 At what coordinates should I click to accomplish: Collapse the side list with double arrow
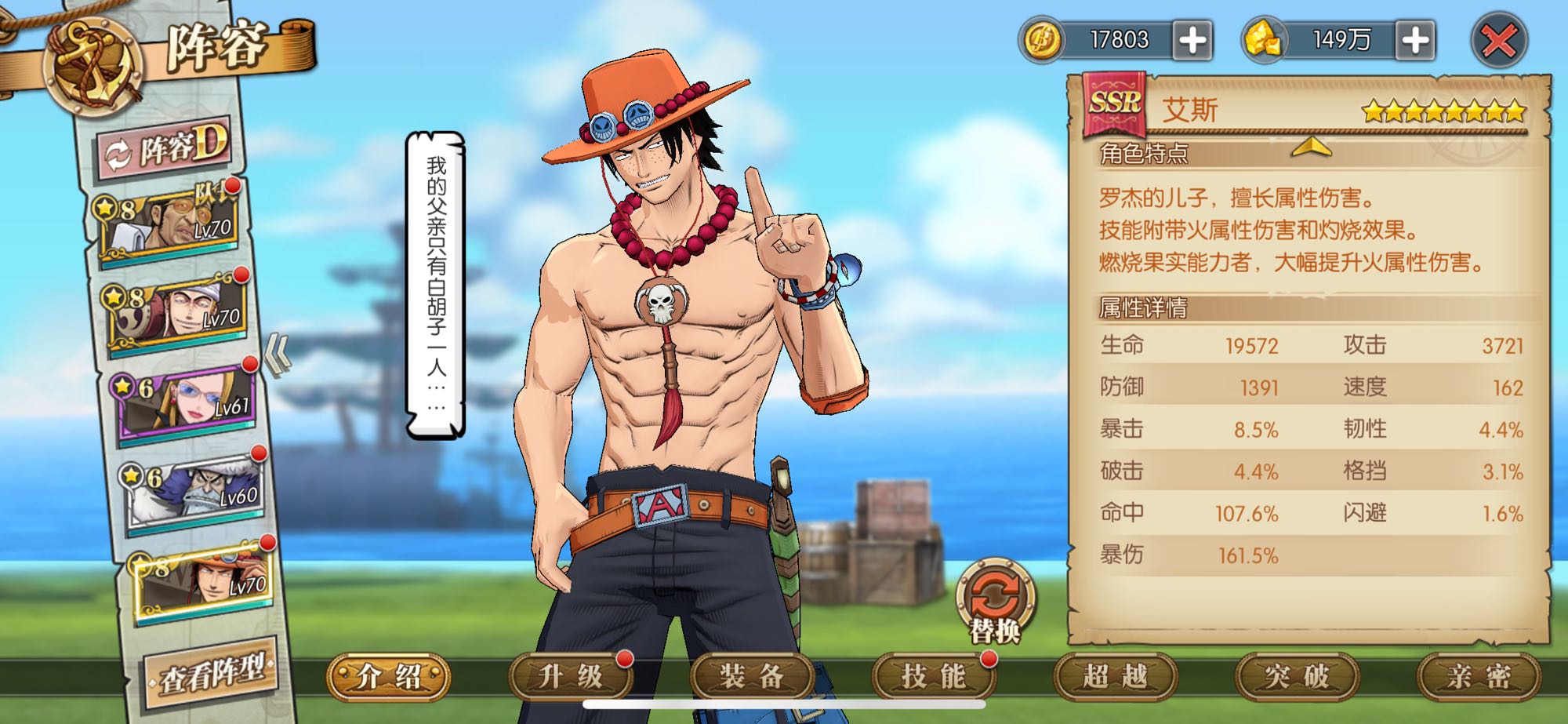(x=277, y=355)
